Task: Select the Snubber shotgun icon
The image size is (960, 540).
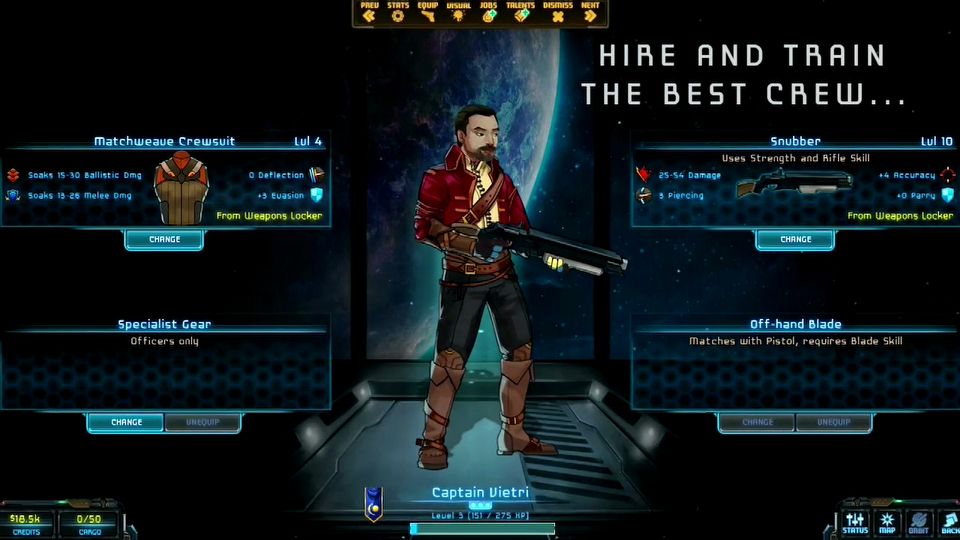Action: [792, 185]
